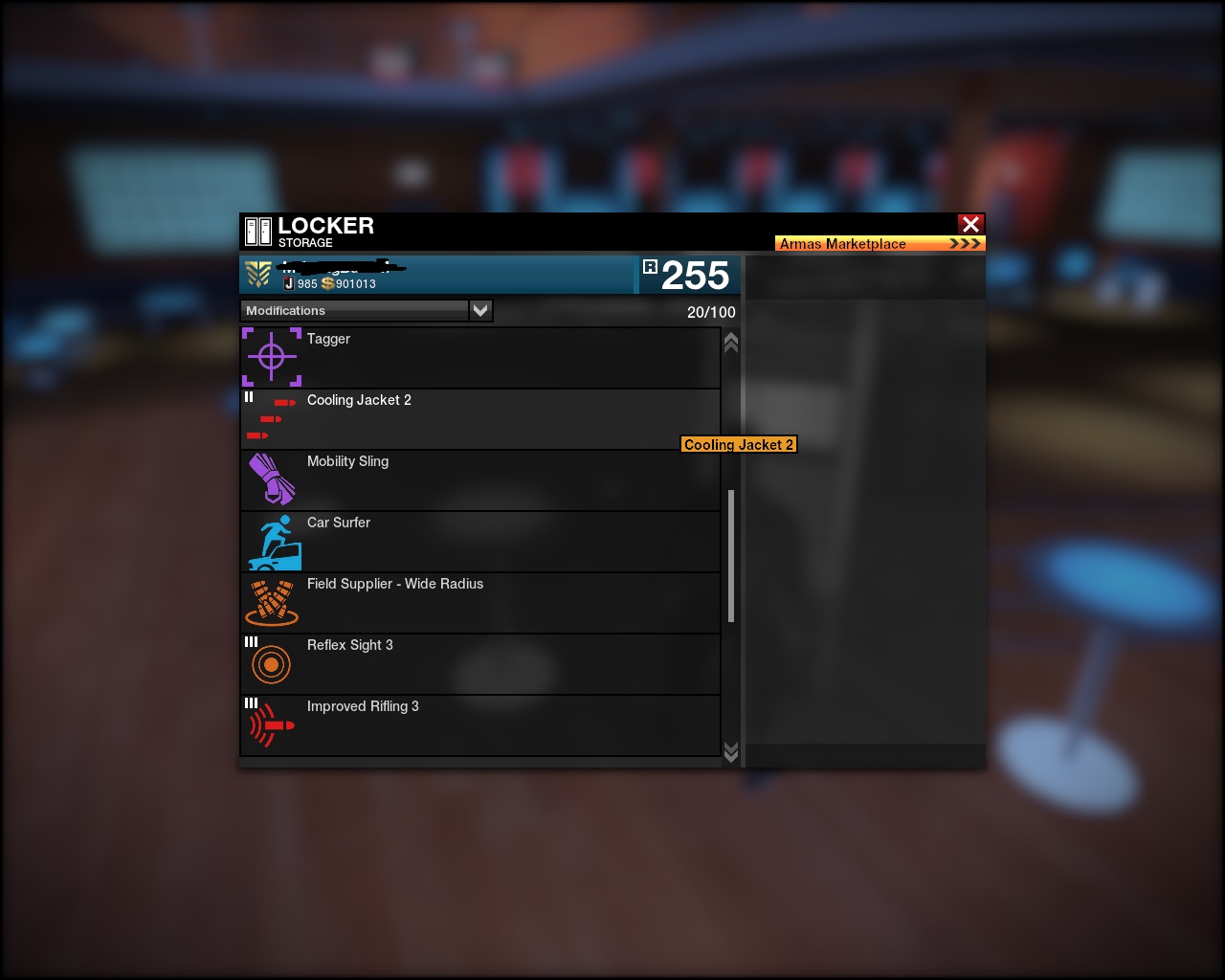Select Field Supplier - Wide Radius
This screenshot has height=980, width=1225.
click(479, 603)
